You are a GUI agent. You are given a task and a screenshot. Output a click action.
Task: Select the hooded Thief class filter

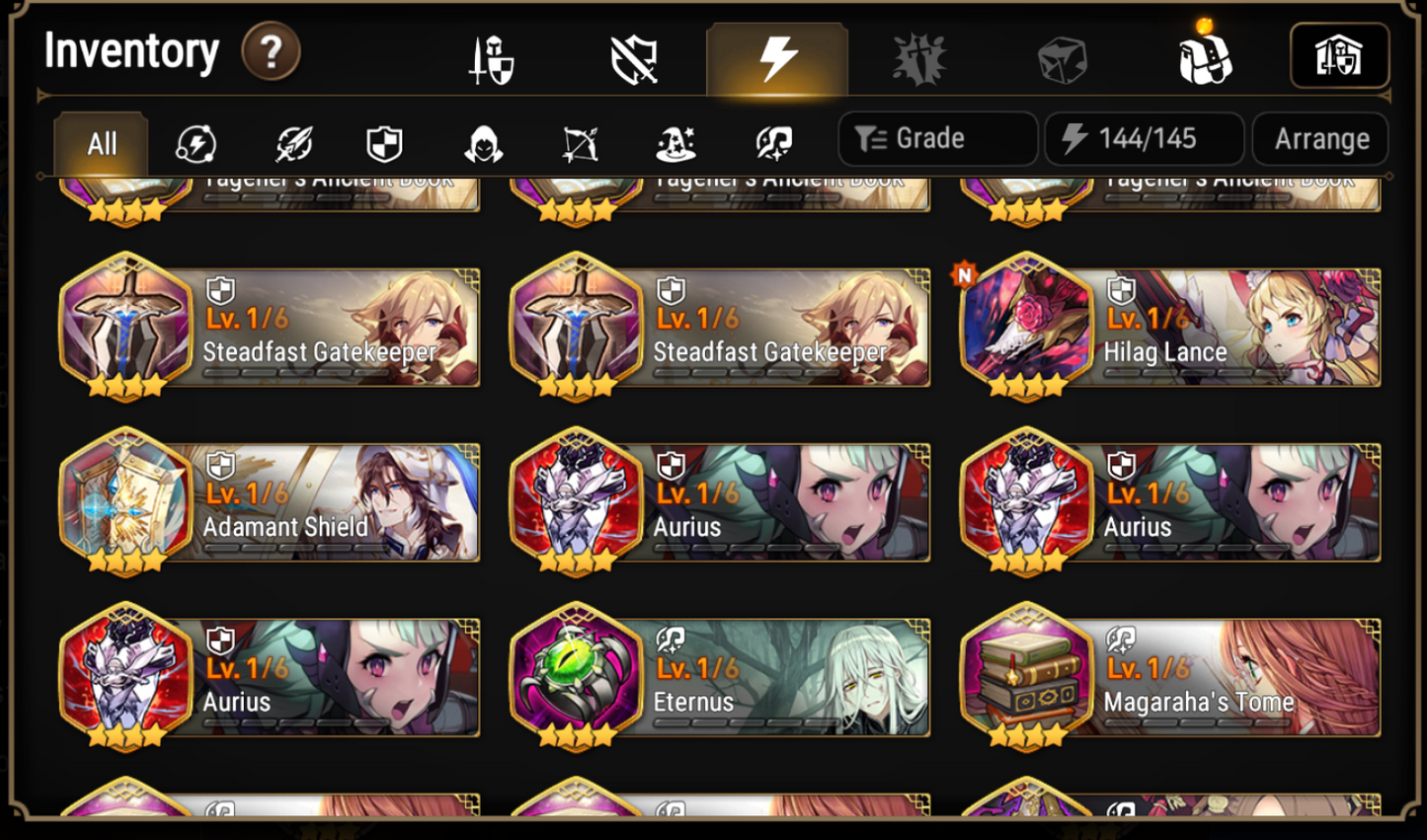[x=483, y=143]
